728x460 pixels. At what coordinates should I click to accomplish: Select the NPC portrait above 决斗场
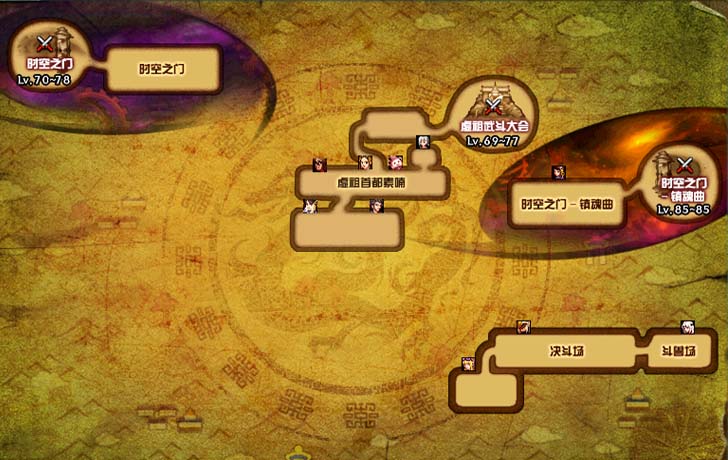click(523, 327)
